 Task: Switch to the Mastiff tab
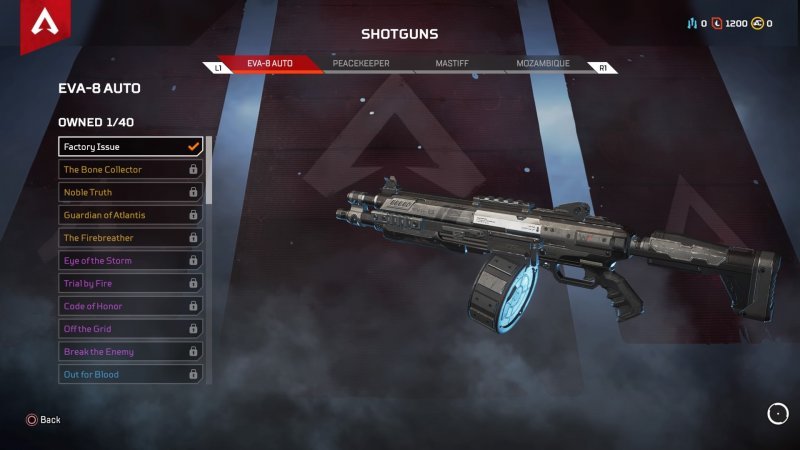[x=452, y=64]
